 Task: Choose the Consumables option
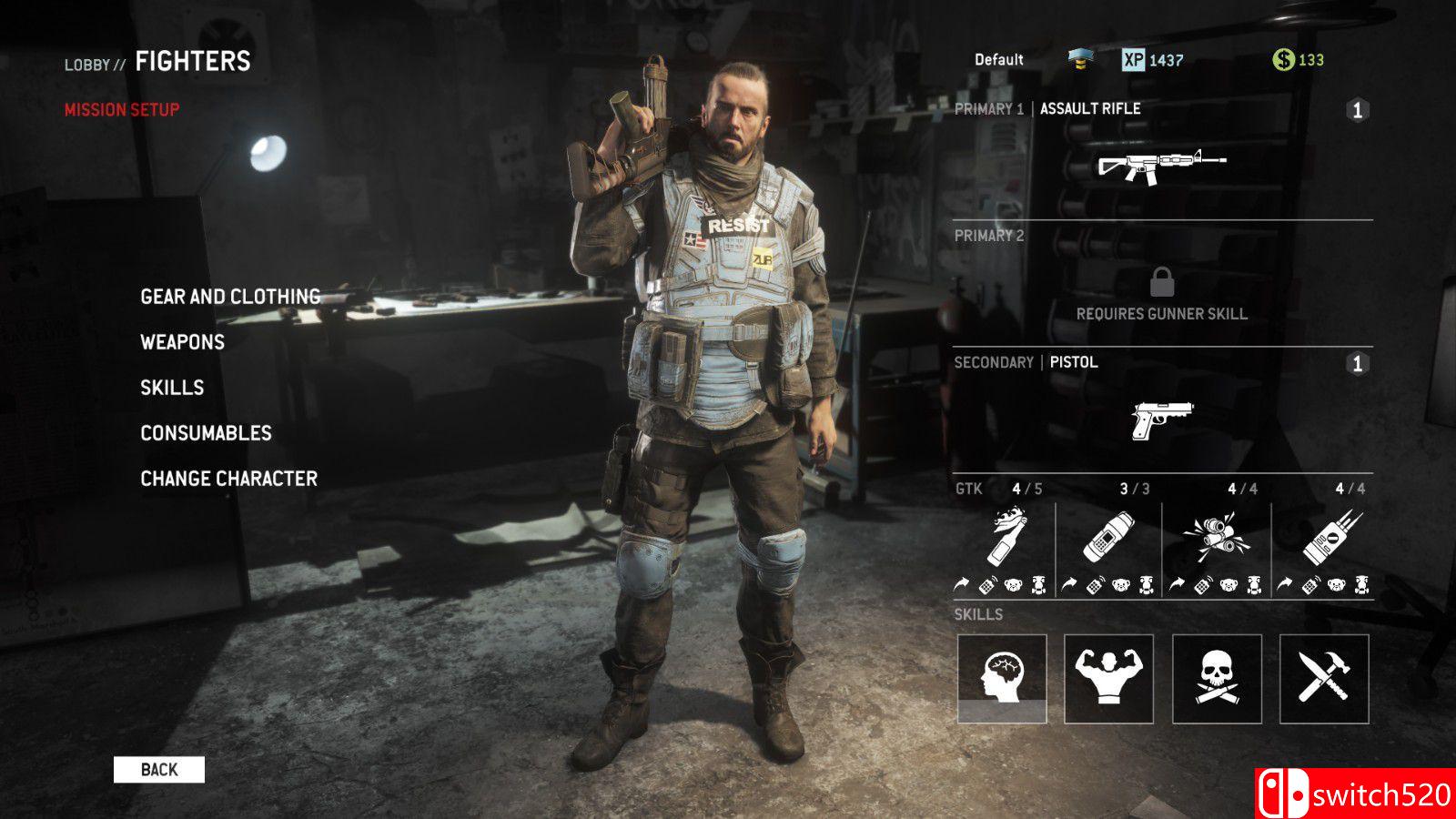206,433
